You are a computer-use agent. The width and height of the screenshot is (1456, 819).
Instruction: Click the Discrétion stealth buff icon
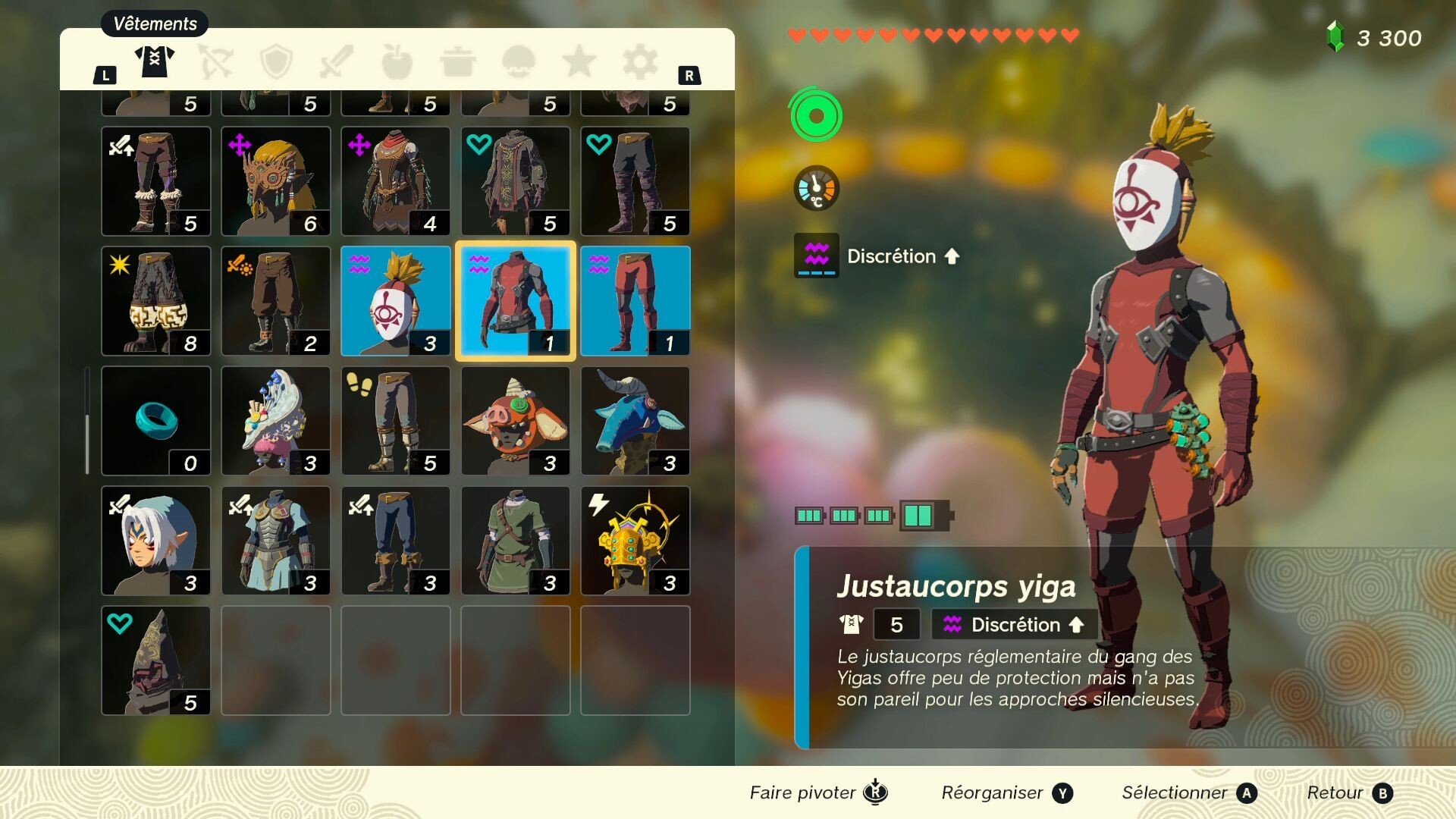click(x=815, y=256)
